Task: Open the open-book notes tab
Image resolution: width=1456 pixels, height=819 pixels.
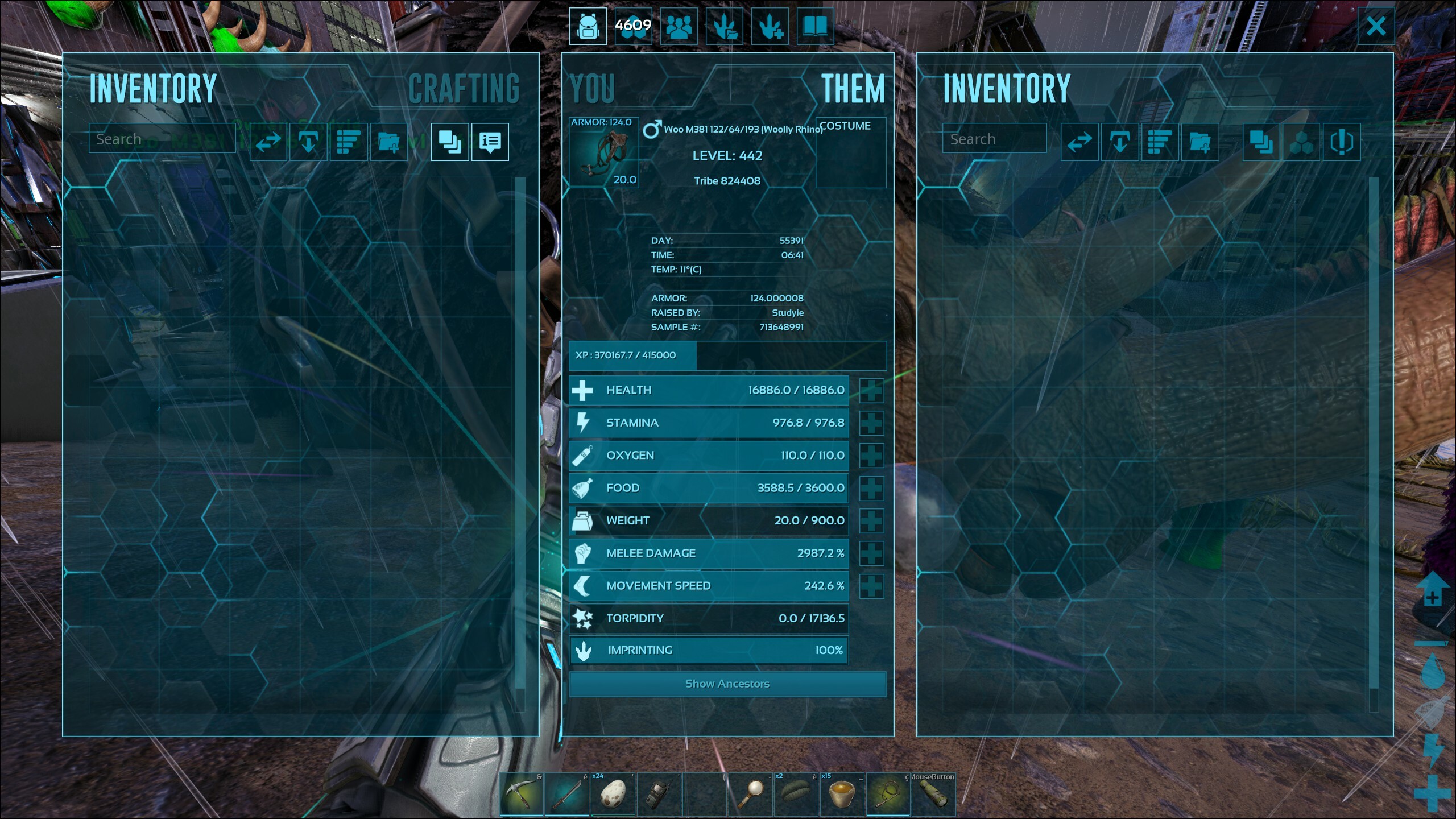Action: point(815,26)
